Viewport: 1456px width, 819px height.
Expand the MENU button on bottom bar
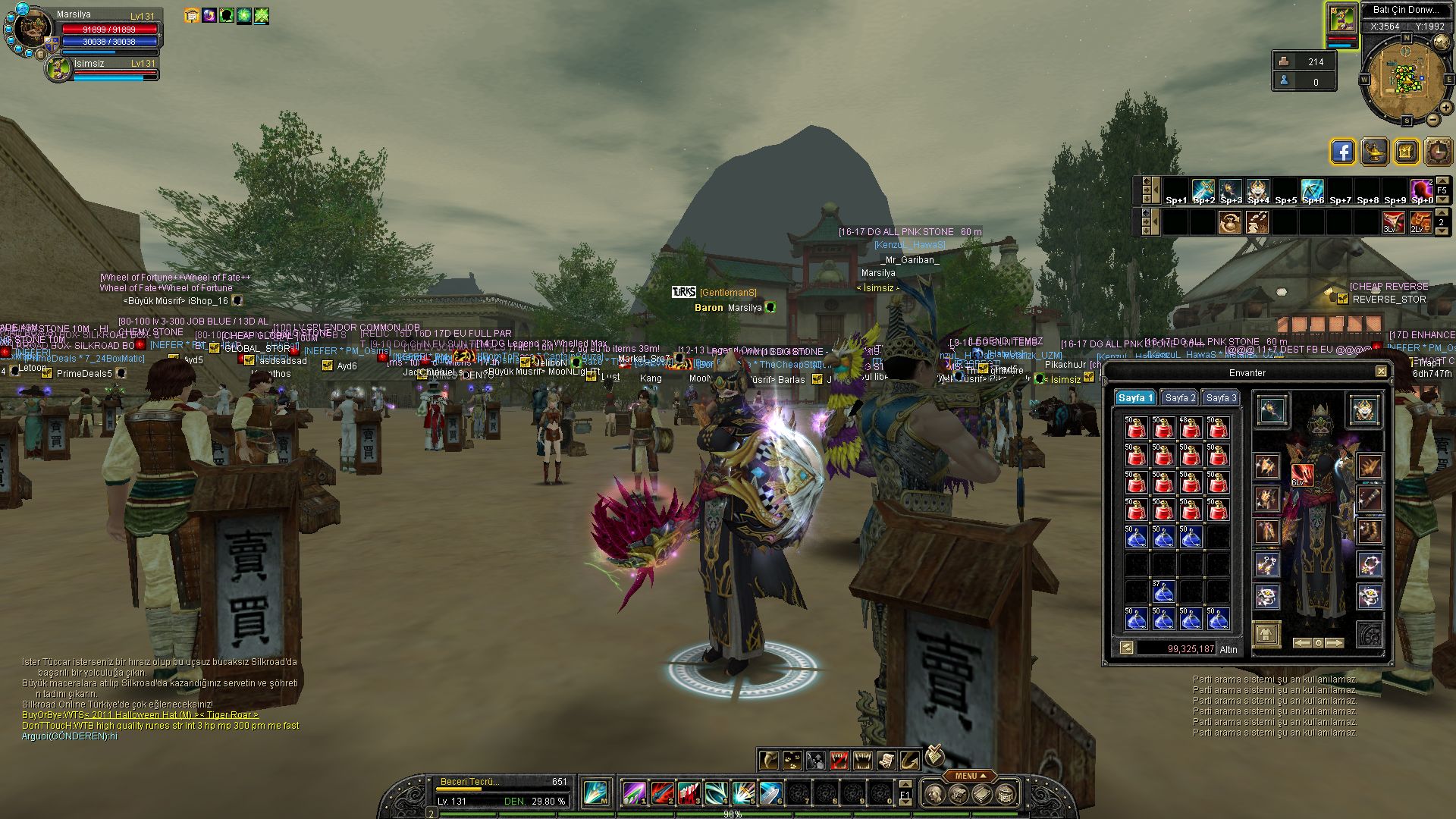970,776
